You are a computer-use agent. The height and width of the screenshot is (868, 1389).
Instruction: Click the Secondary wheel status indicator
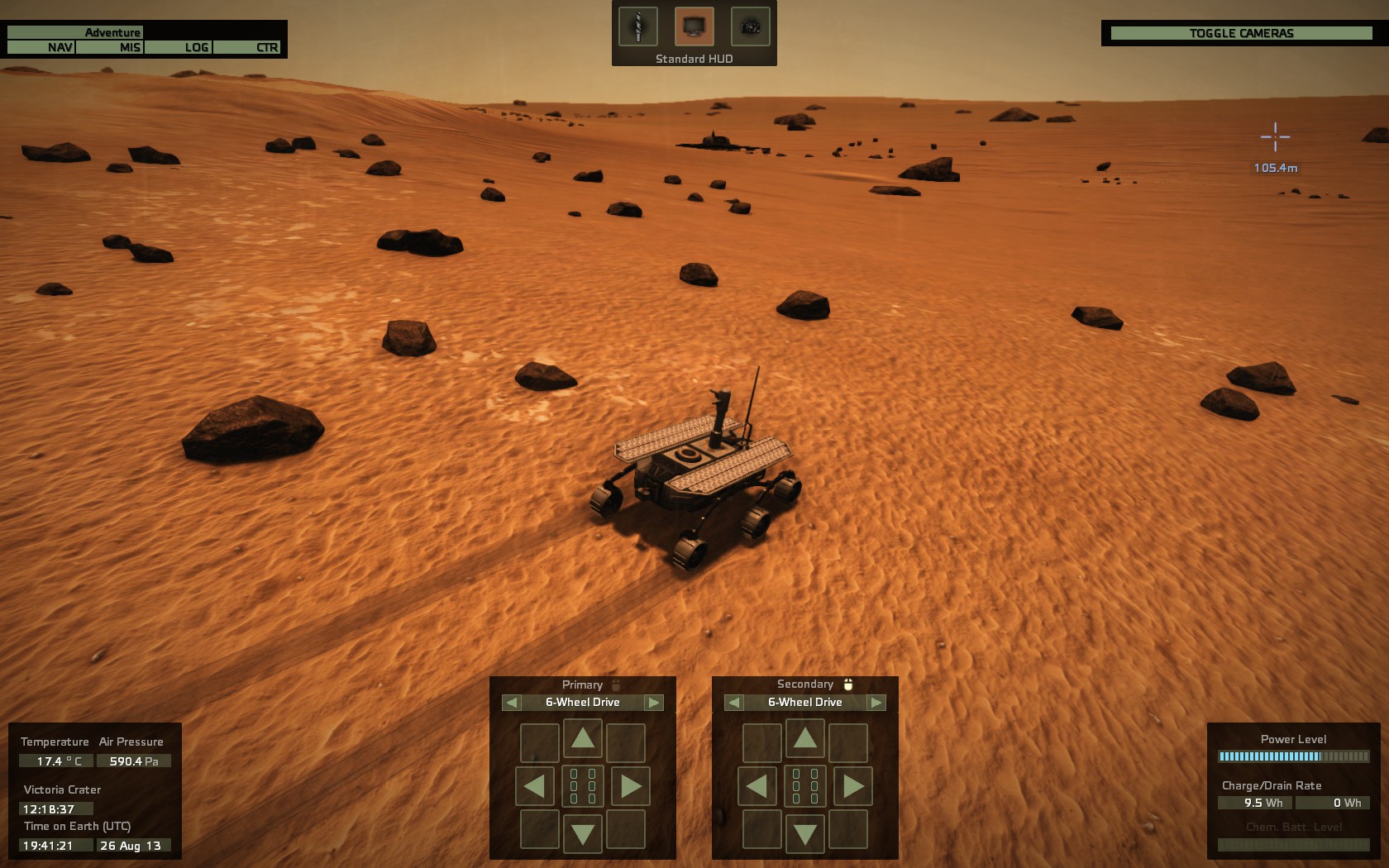coord(804,786)
